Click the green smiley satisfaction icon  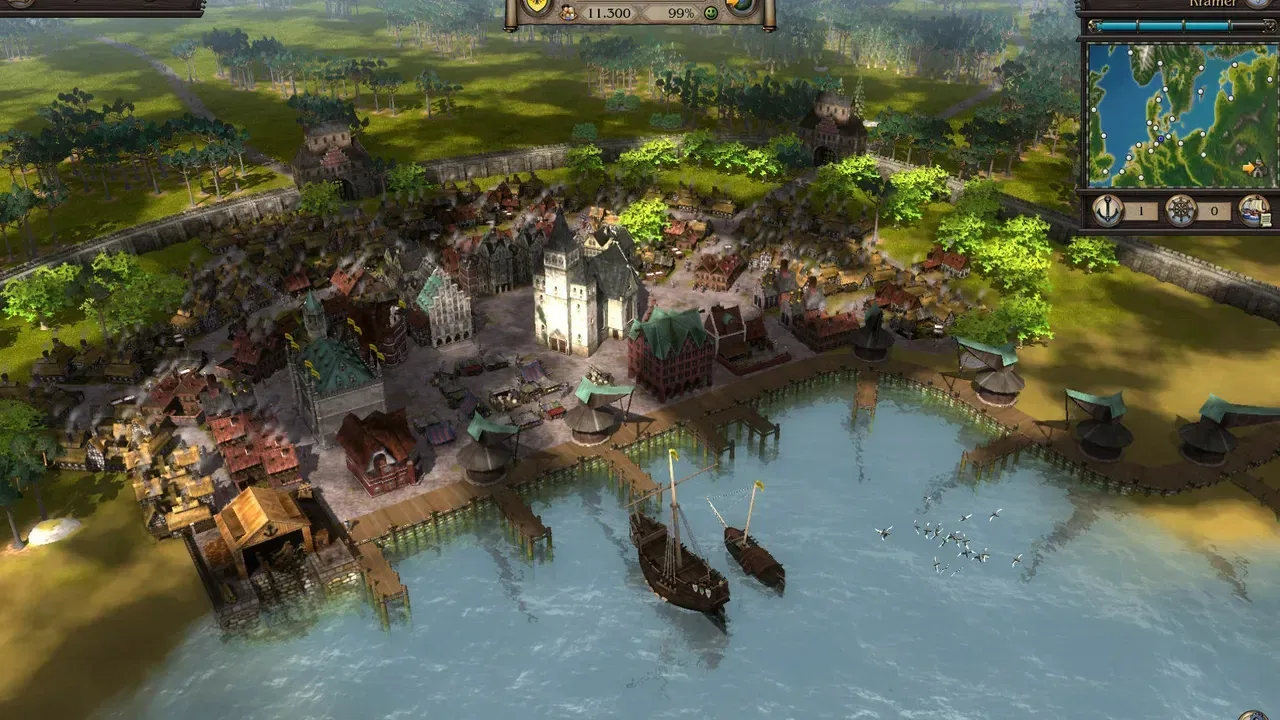tap(711, 13)
